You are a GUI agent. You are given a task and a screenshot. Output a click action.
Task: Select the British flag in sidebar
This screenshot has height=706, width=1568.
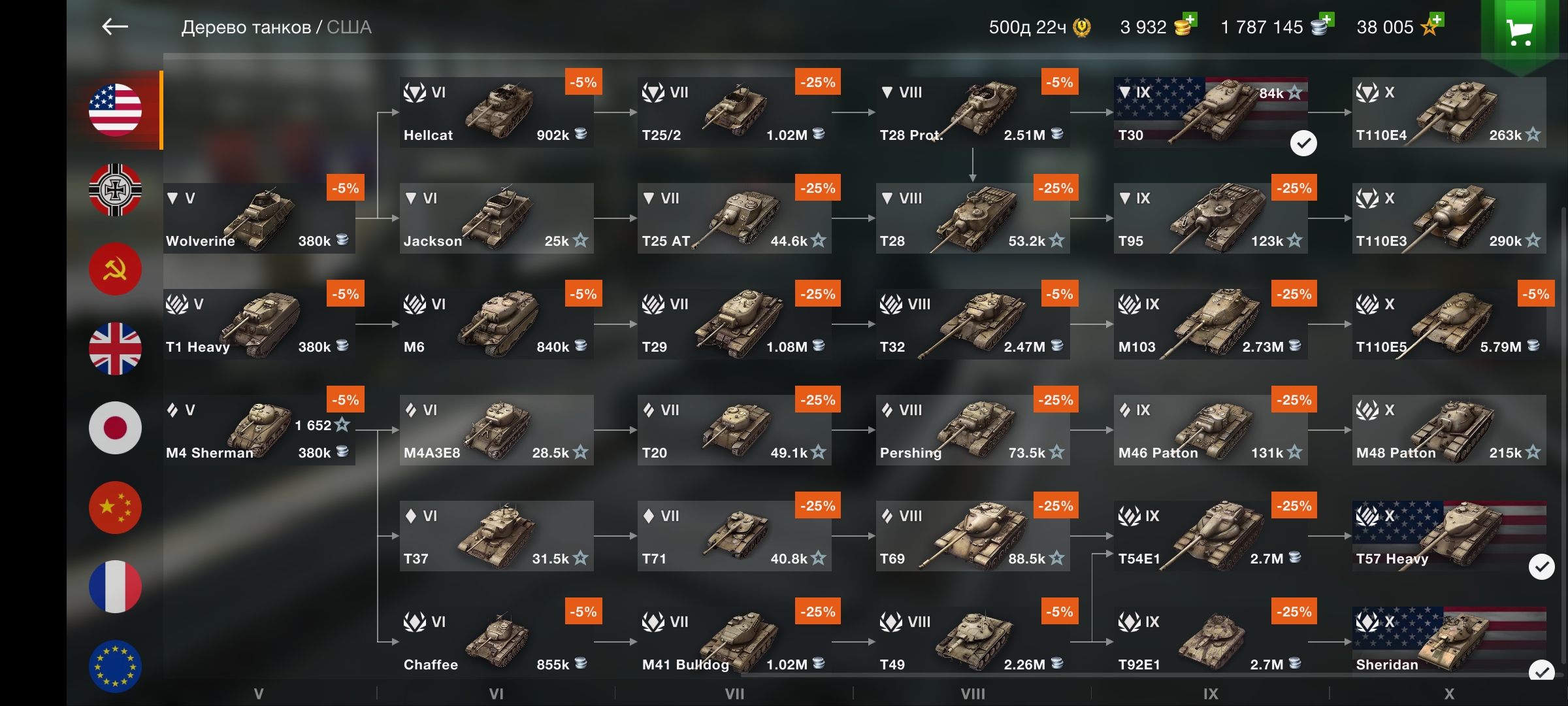pyautogui.click(x=114, y=348)
